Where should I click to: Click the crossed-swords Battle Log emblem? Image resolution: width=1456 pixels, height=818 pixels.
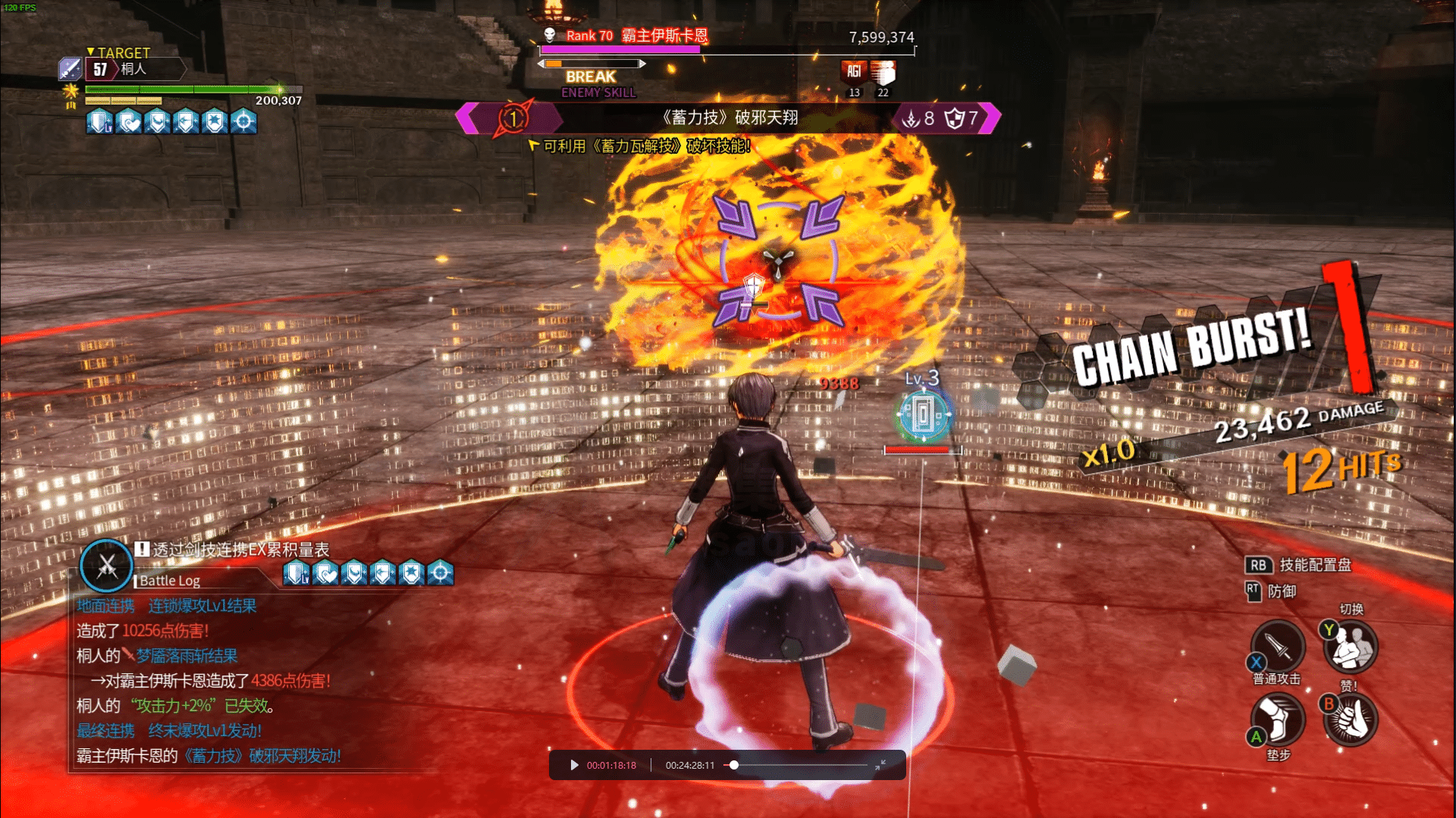click(x=107, y=566)
